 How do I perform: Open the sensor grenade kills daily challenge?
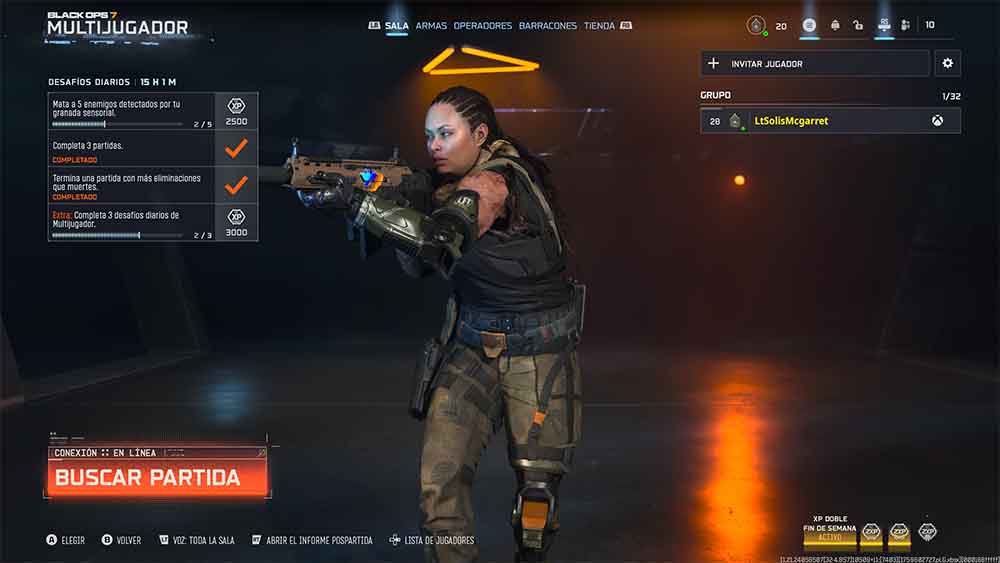[x=152, y=111]
